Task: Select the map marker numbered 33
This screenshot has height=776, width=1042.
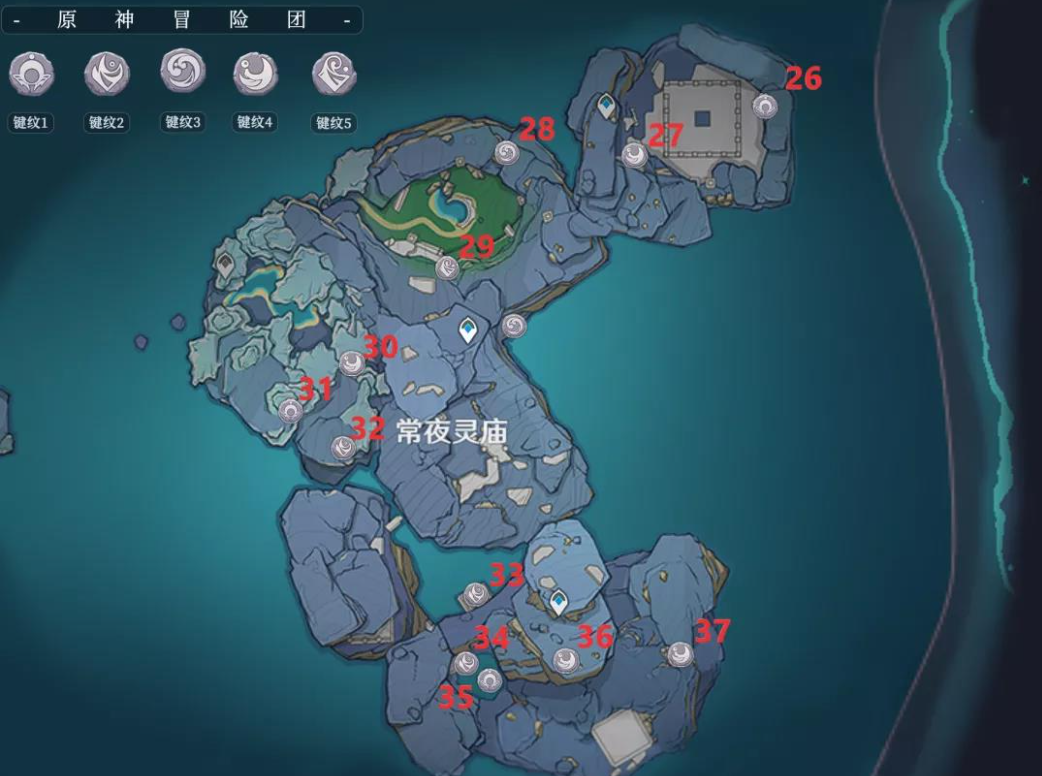Action: [x=474, y=596]
